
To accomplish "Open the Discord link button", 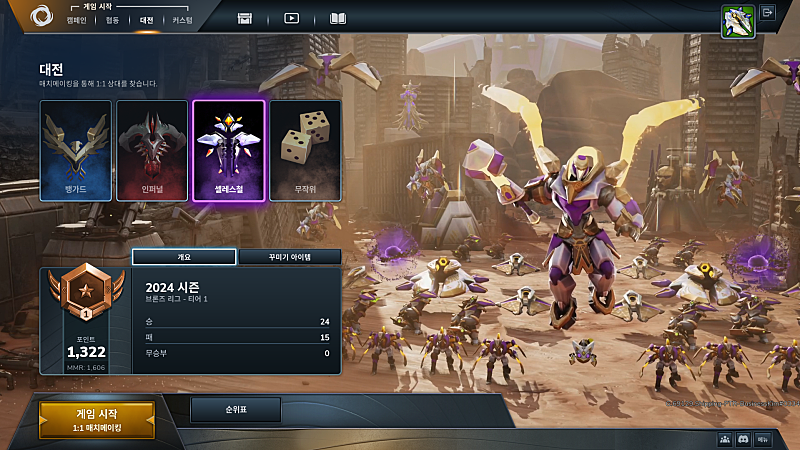I will point(743,439).
